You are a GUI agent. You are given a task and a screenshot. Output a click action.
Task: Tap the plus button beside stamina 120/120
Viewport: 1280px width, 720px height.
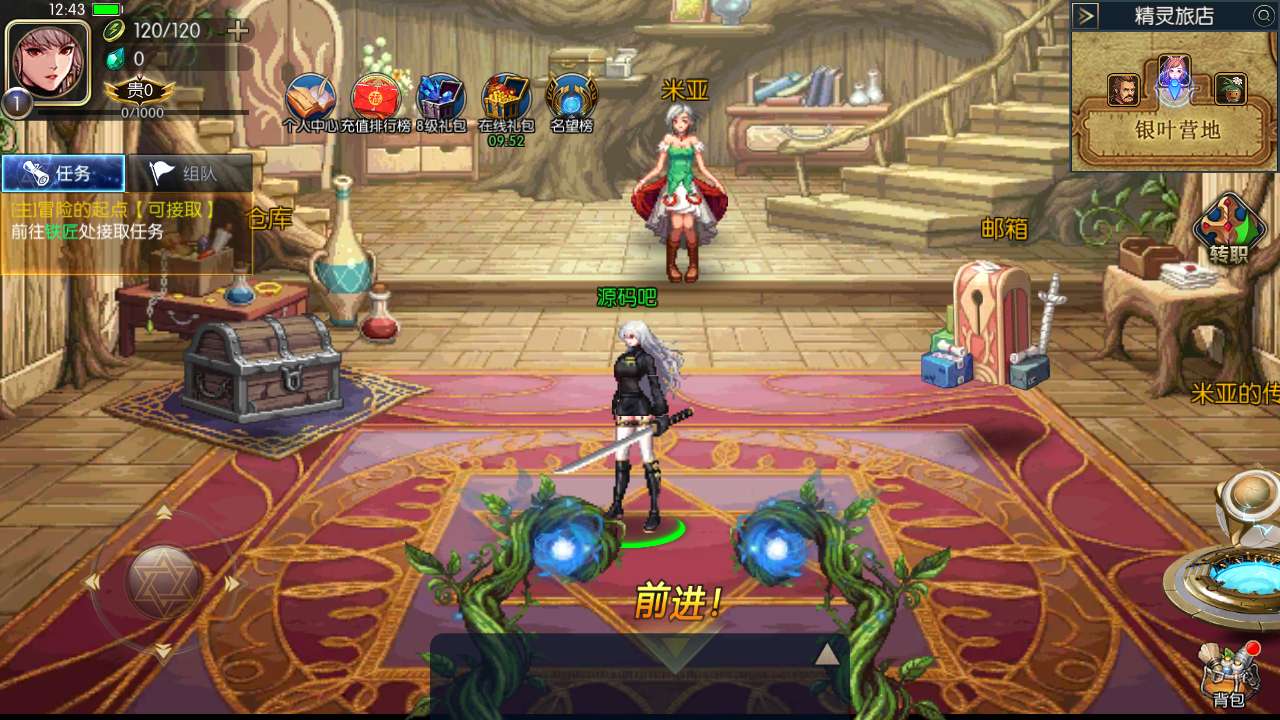tap(238, 30)
